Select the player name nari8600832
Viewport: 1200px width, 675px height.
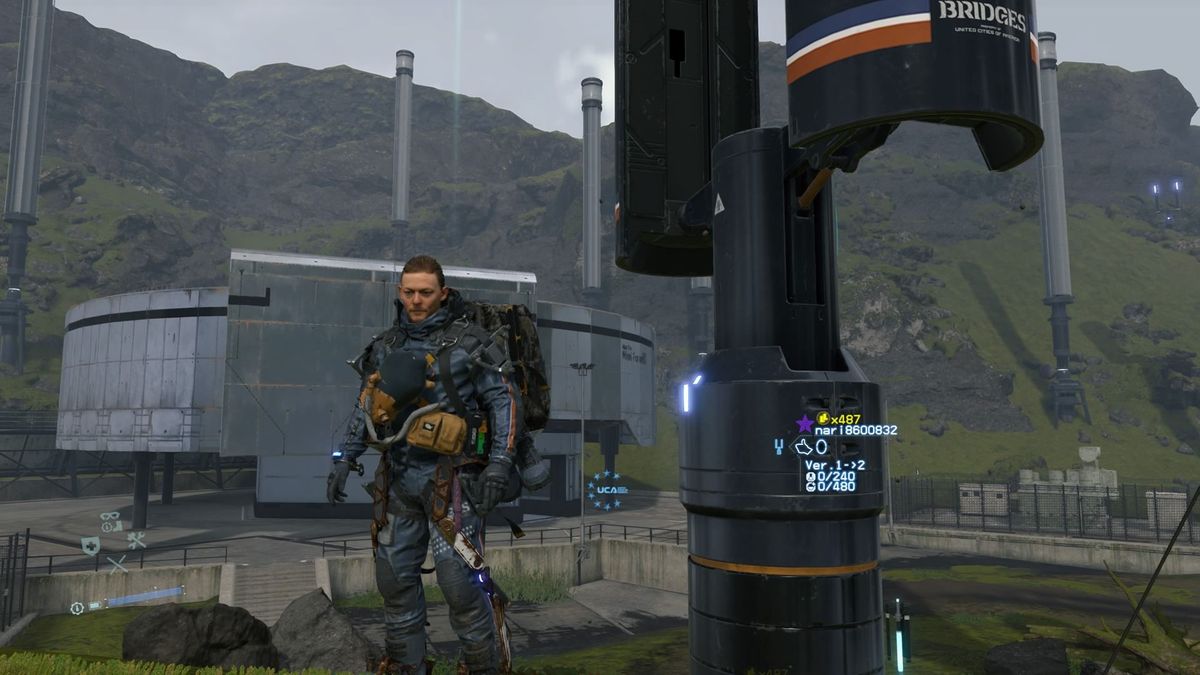click(x=855, y=431)
